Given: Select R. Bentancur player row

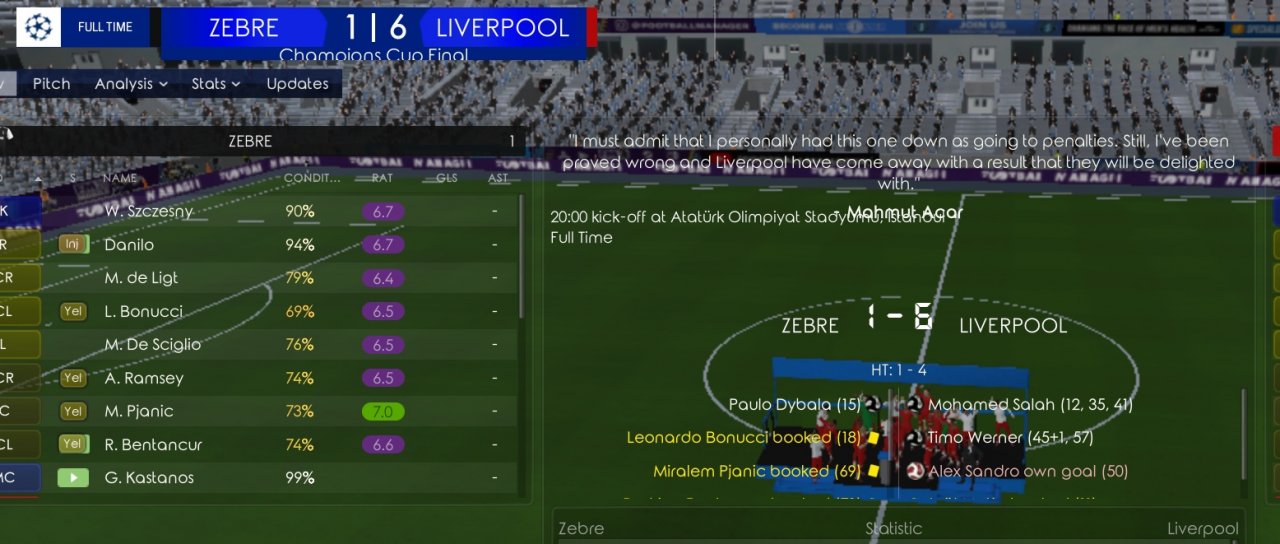Looking at the screenshot, I should tap(153, 445).
